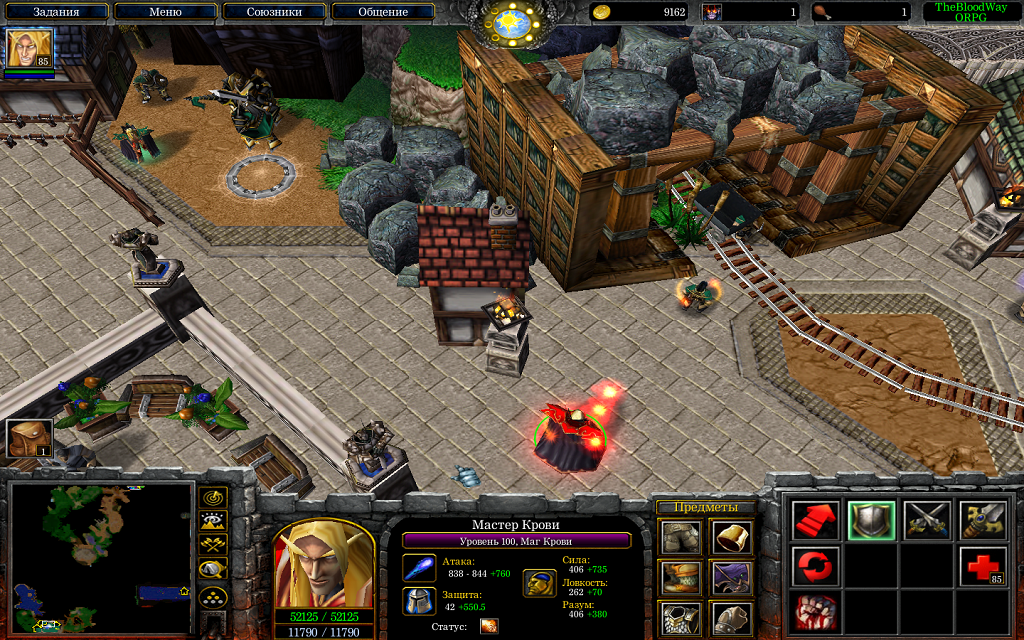
Task: Select the golden bracer inventory item
Action: coord(732,537)
